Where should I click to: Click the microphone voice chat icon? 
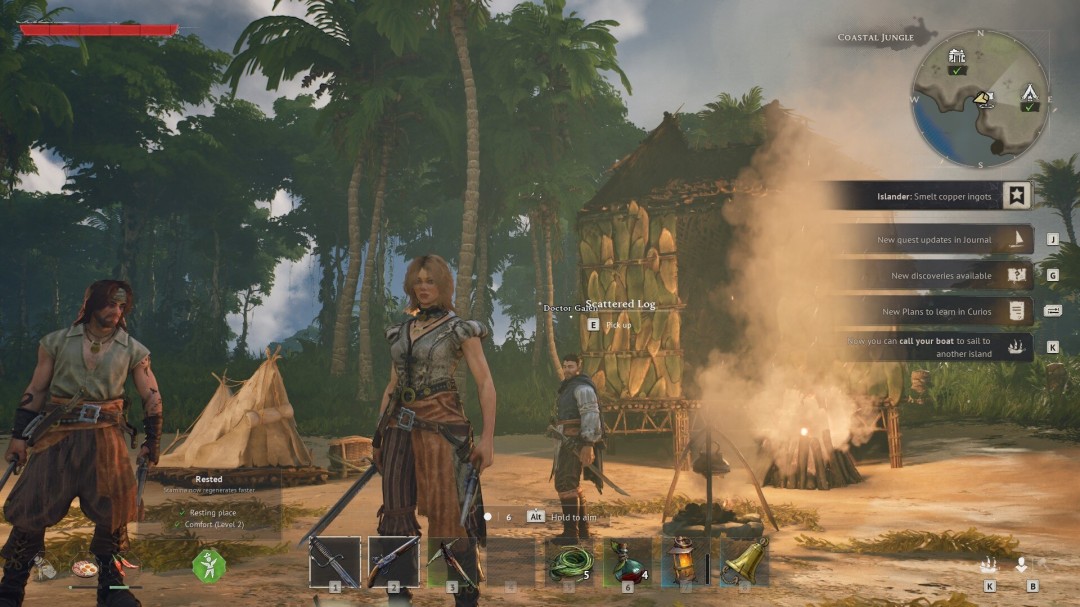click(1022, 565)
